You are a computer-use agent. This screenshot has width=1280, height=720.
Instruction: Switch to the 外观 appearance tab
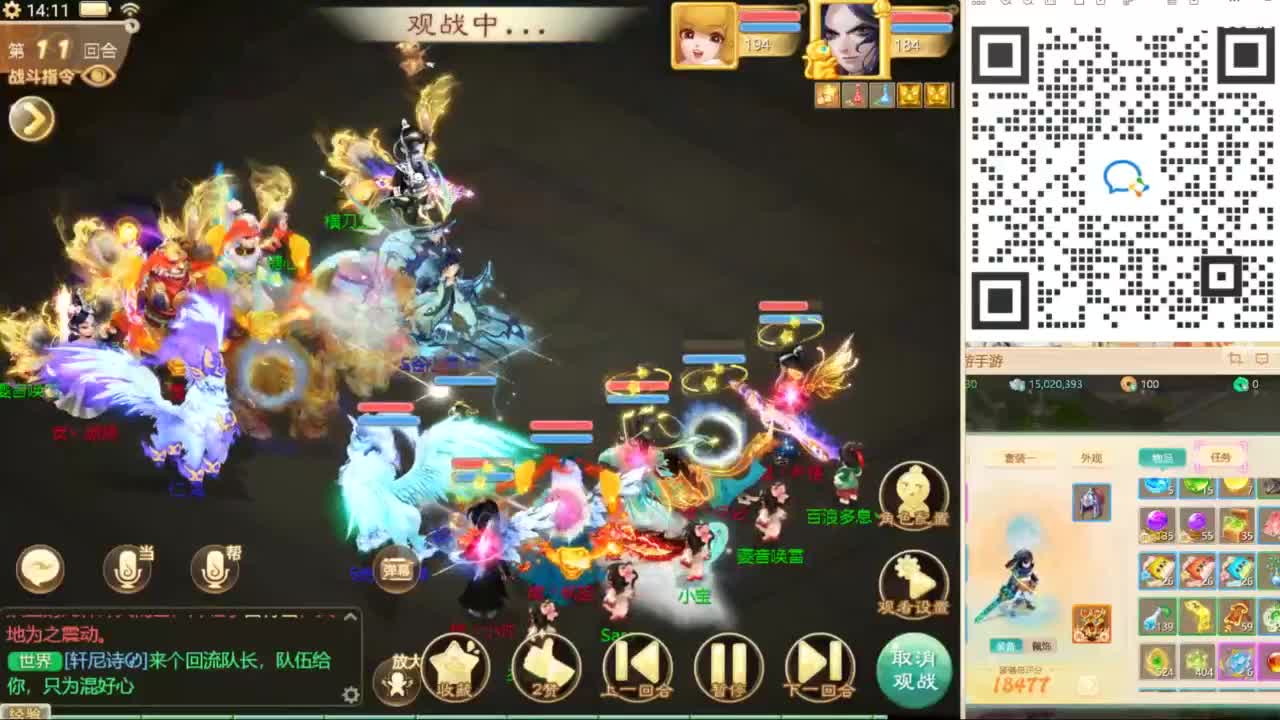point(1092,457)
